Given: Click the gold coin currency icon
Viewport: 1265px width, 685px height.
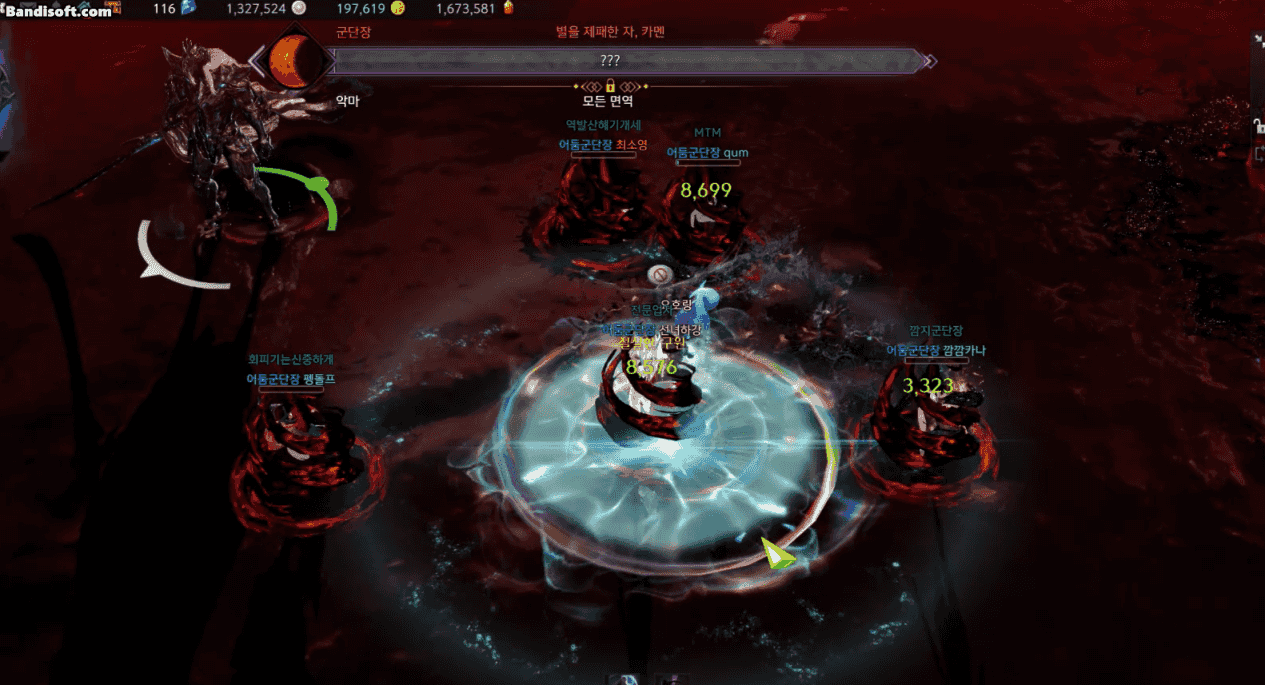Looking at the screenshot, I should tap(397, 8).
